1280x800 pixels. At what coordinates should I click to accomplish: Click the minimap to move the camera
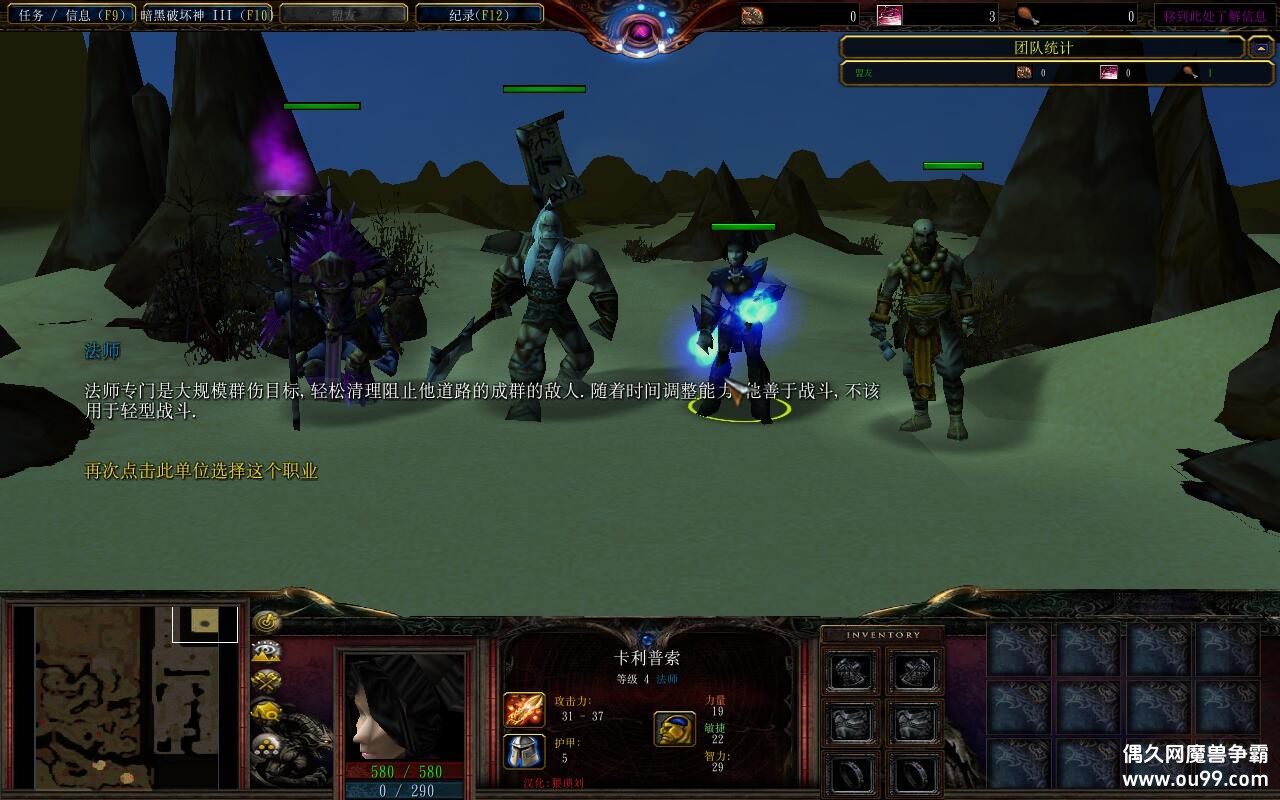tap(126, 696)
